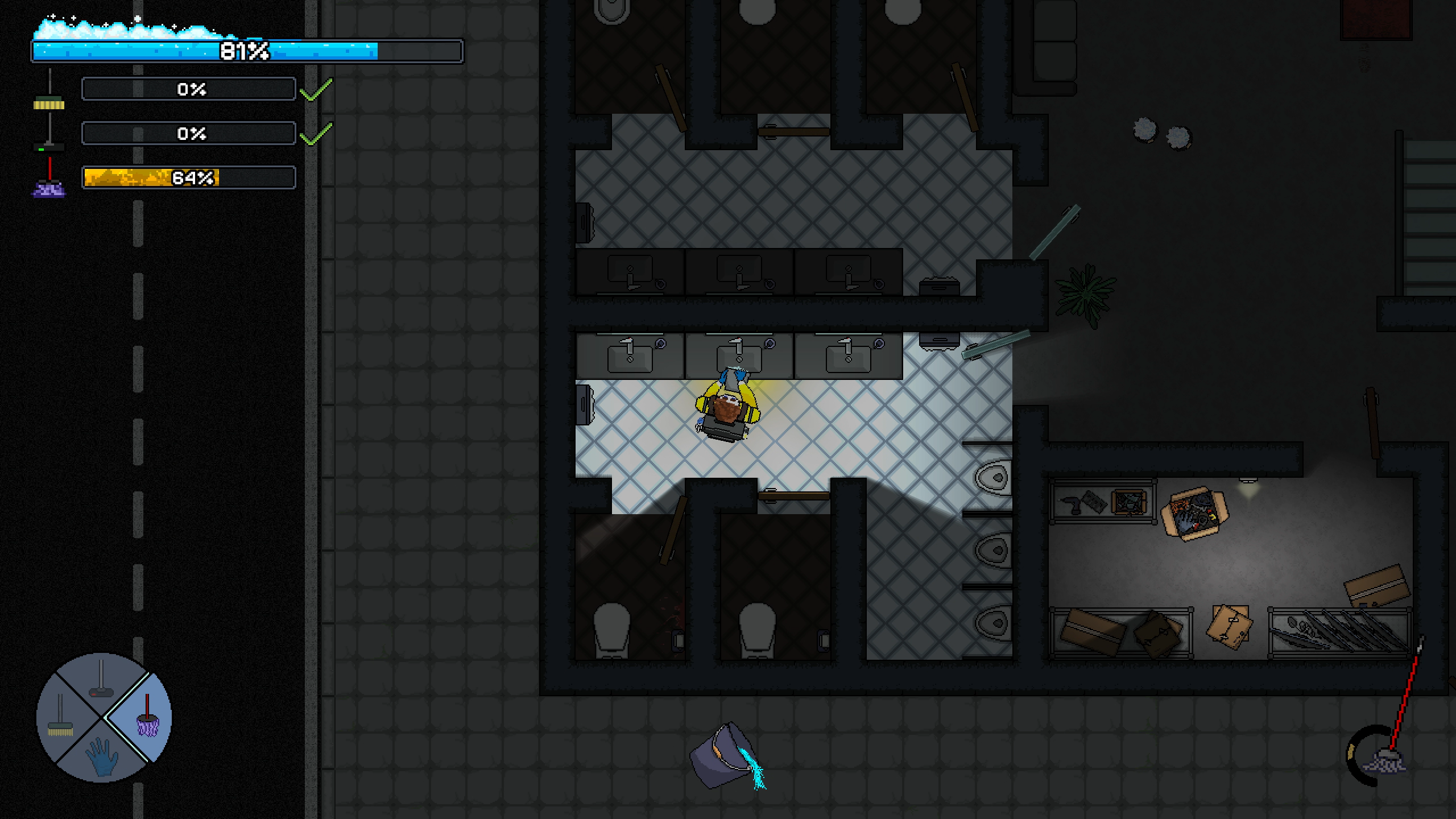Select the broom tool on the selection wheel

[x=60, y=717]
